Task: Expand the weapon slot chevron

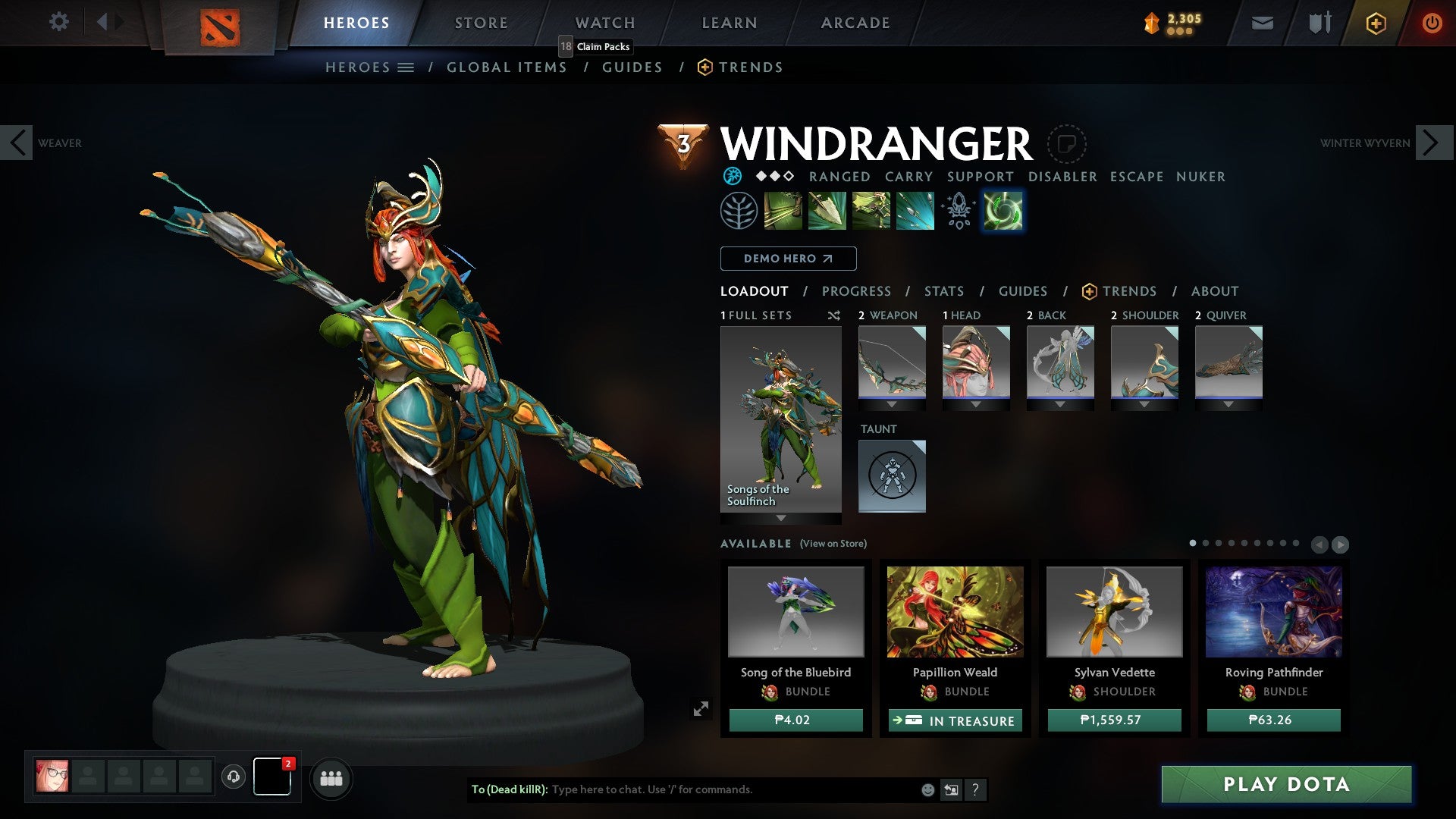Action: (892, 404)
